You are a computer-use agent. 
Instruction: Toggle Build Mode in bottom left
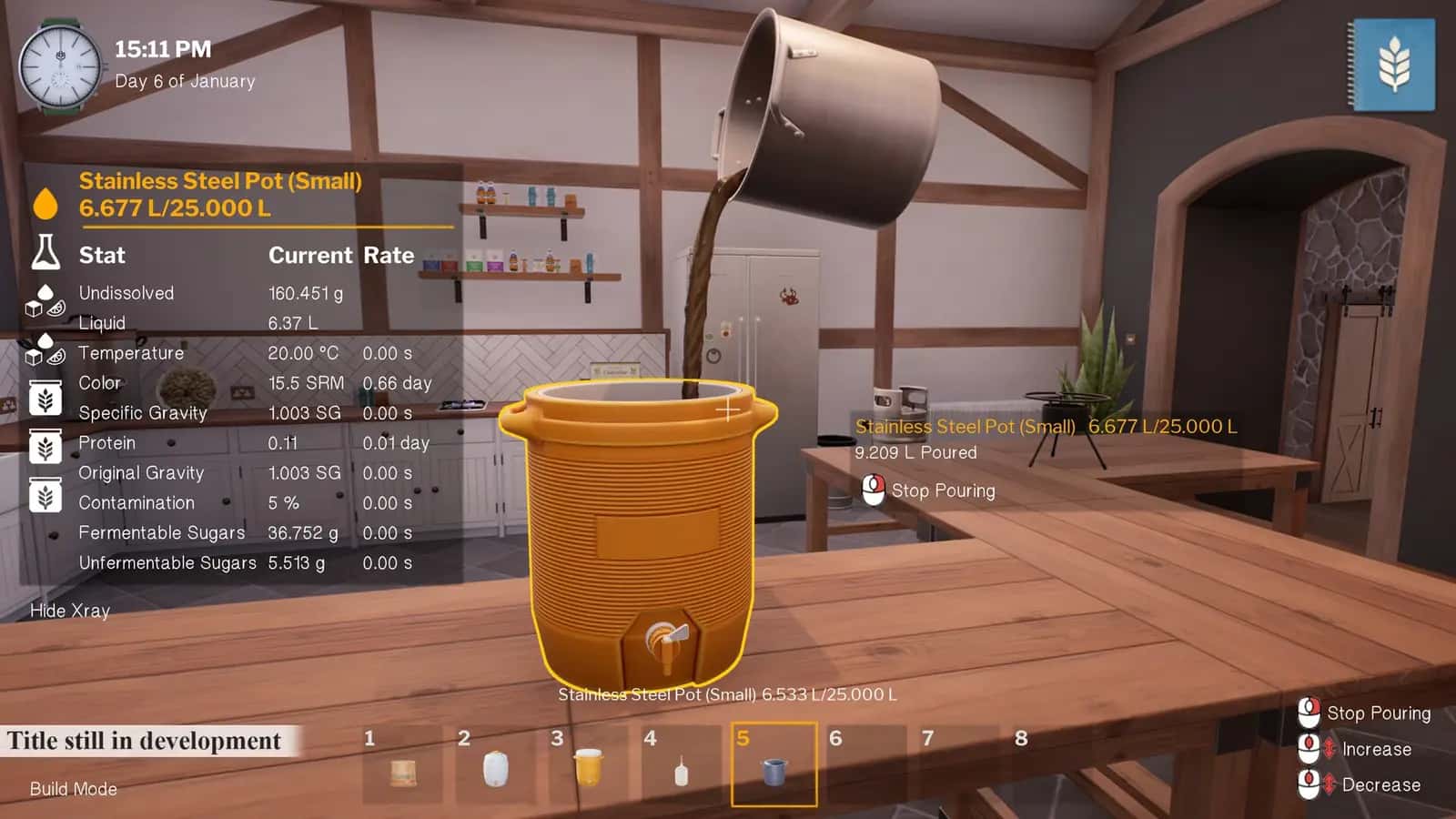73,789
